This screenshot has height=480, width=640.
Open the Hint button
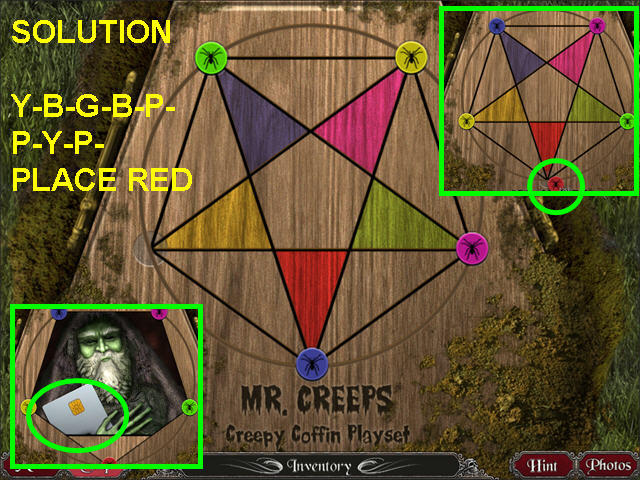(x=543, y=465)
